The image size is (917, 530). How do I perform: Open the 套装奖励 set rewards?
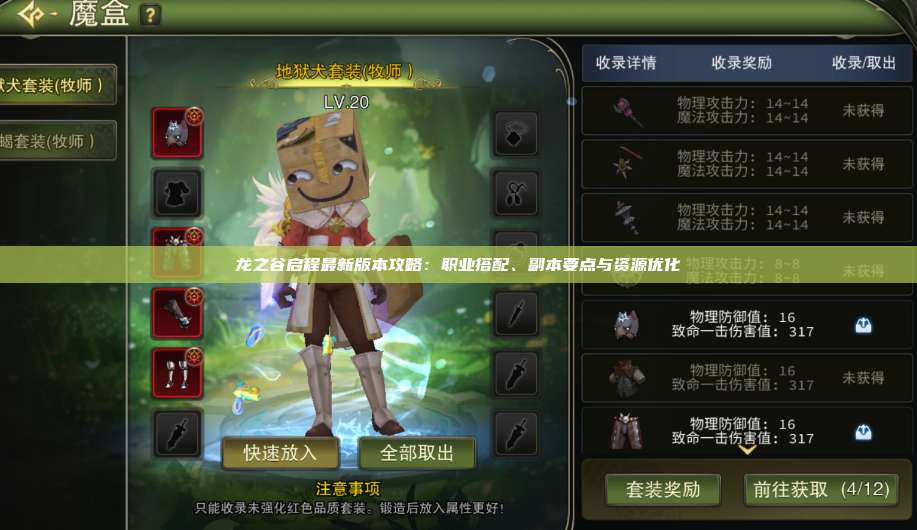(663, 490)
